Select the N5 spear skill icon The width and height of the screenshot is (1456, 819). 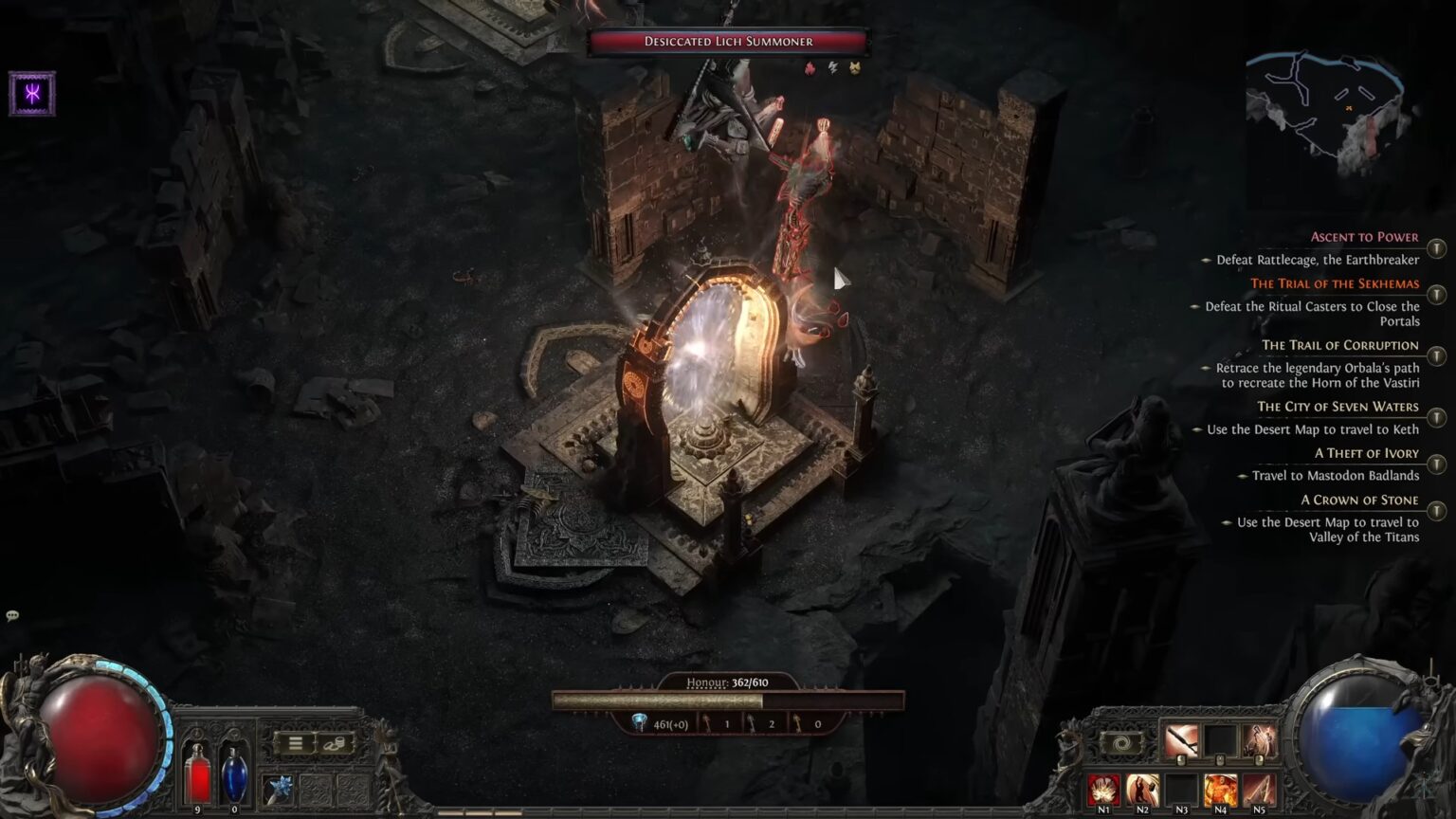click(1261, 792)
